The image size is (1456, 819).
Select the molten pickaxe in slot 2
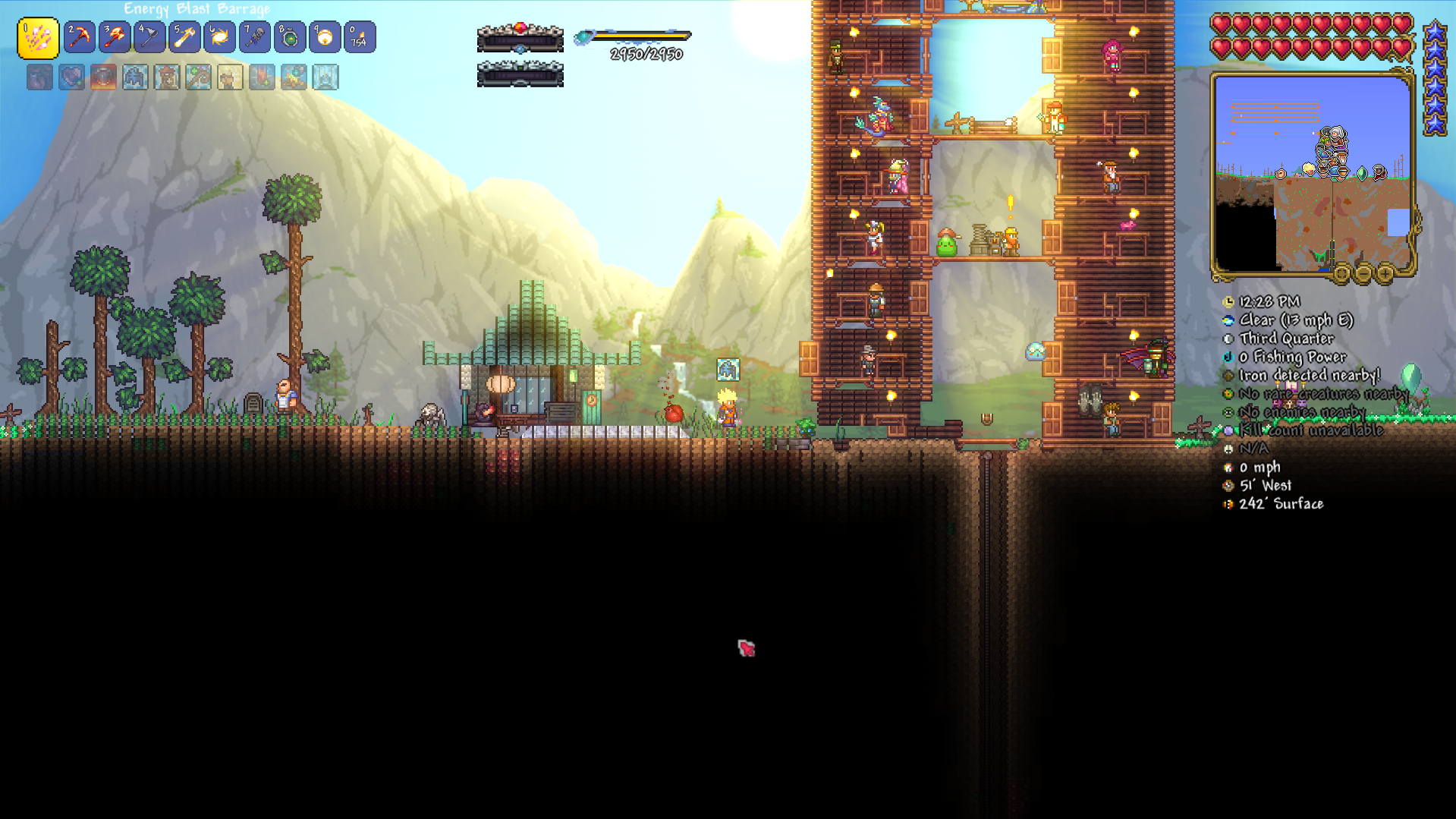[x=80, y=37]
